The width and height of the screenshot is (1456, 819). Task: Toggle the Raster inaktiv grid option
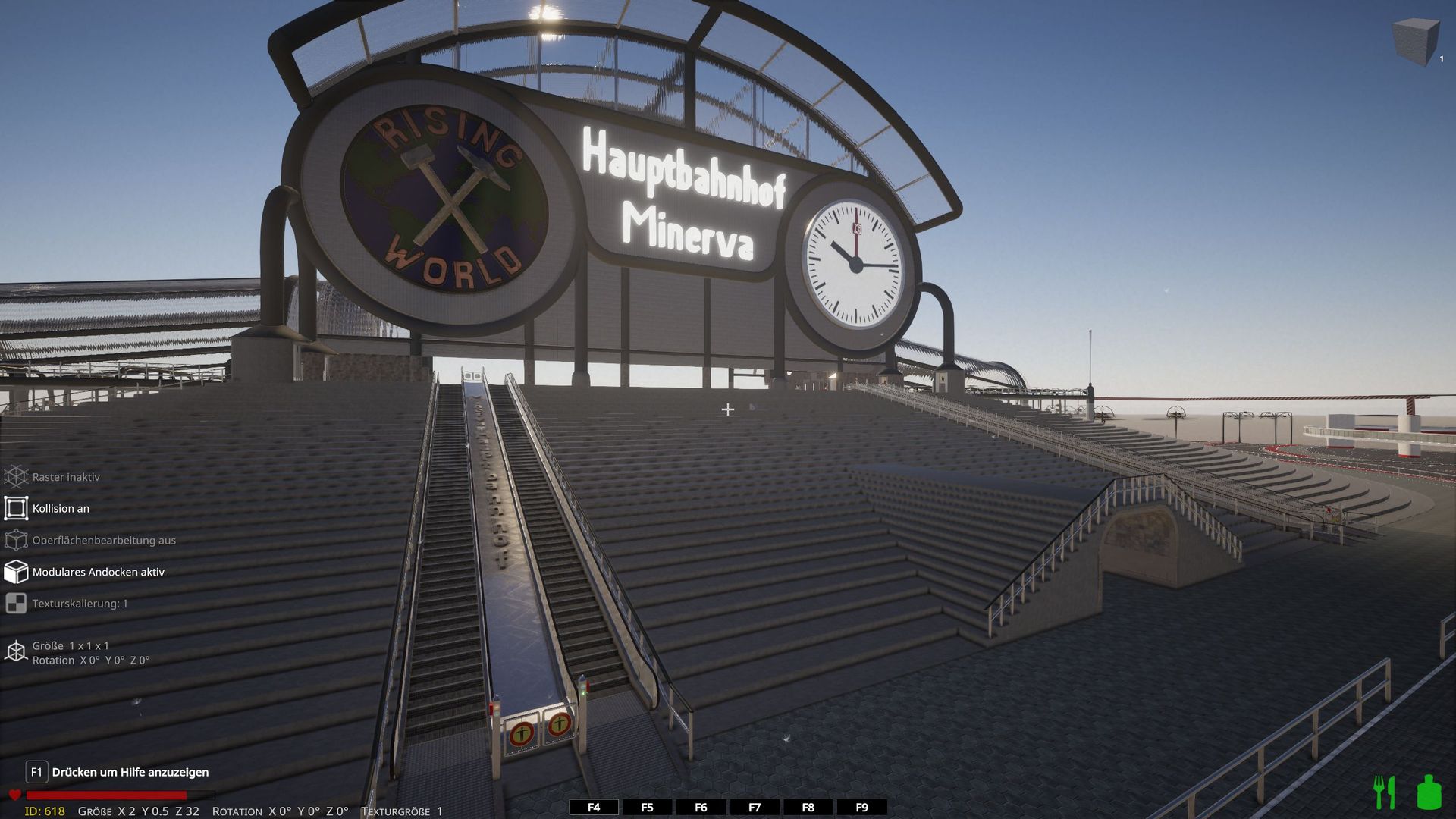tap(17, 477)
